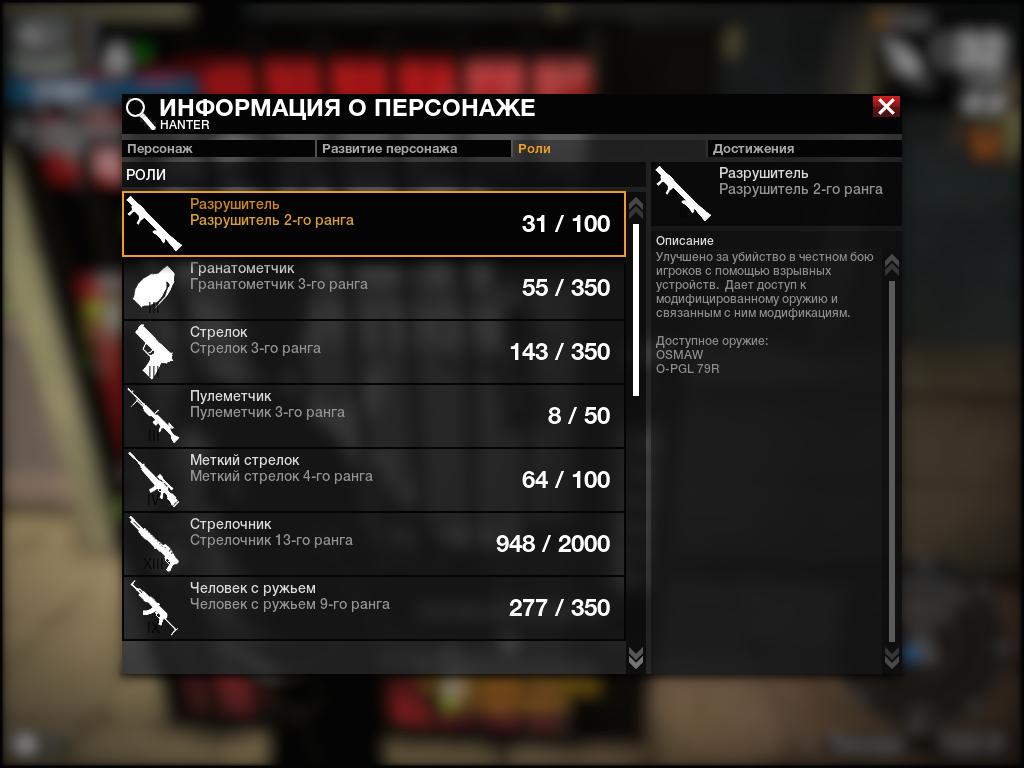The height and width of the screenshot is (768, 1024).
Task: Close the character information window
Action: point(886,107)
